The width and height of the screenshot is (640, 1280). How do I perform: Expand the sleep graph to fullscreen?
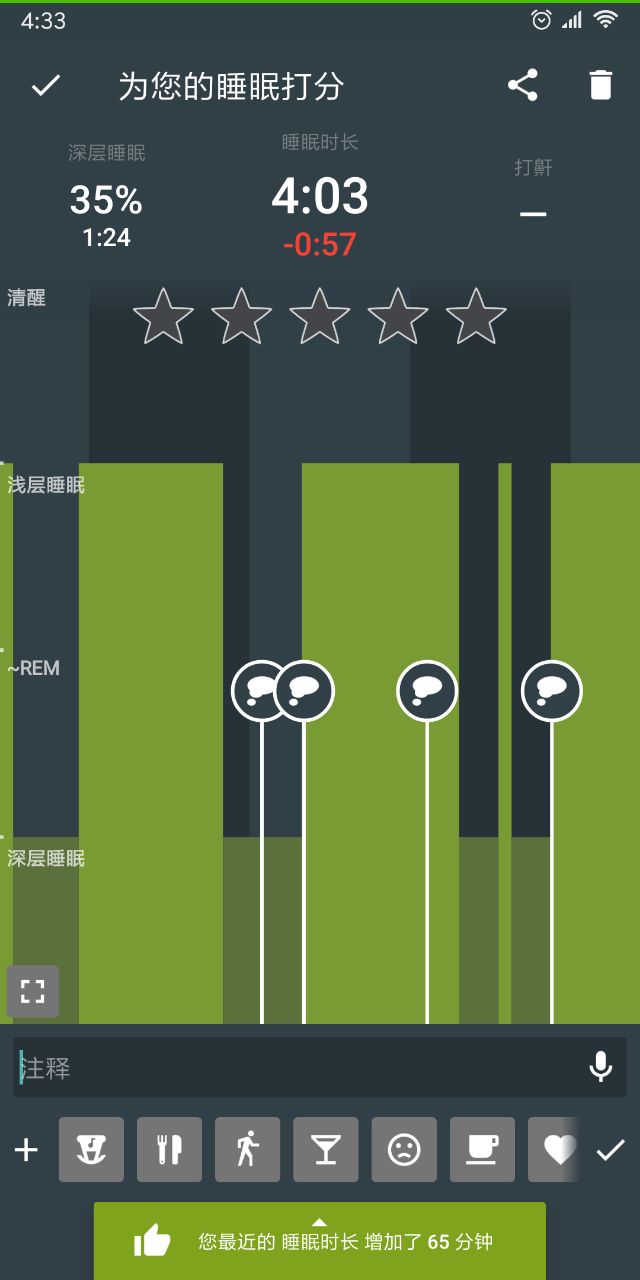click(33, 991)
